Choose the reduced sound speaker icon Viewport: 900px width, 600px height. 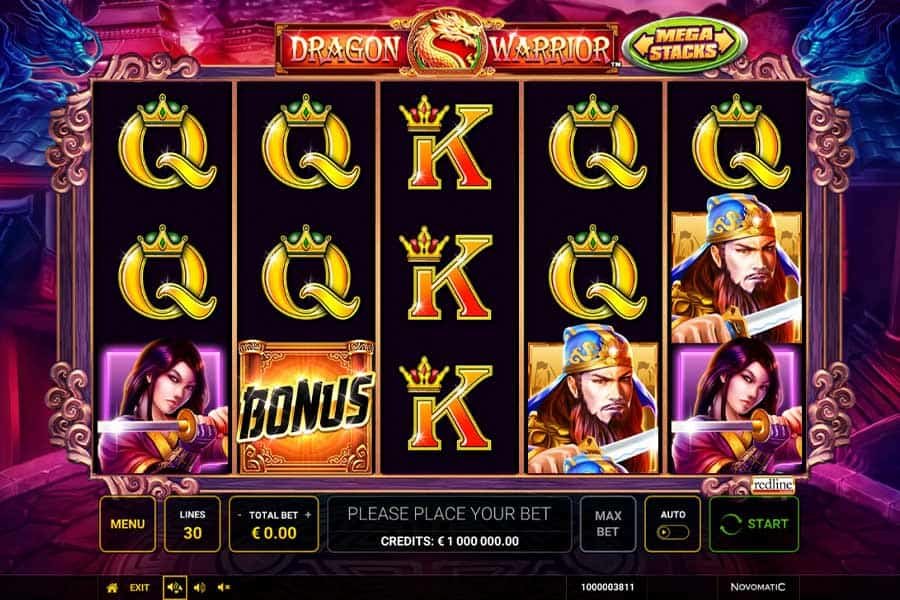click(199, 587)
